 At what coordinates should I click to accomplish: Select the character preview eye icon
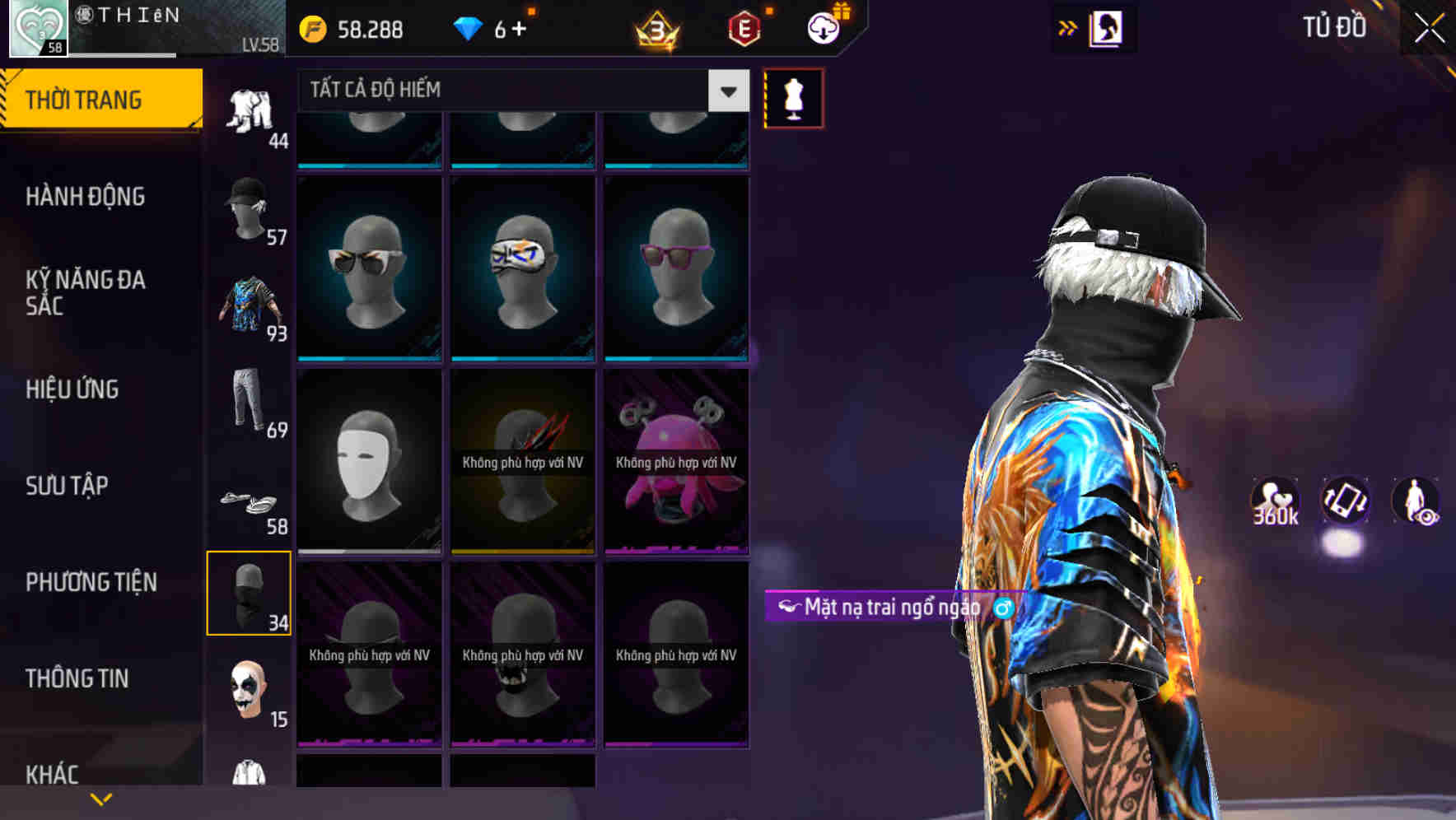click(1416, 504)
